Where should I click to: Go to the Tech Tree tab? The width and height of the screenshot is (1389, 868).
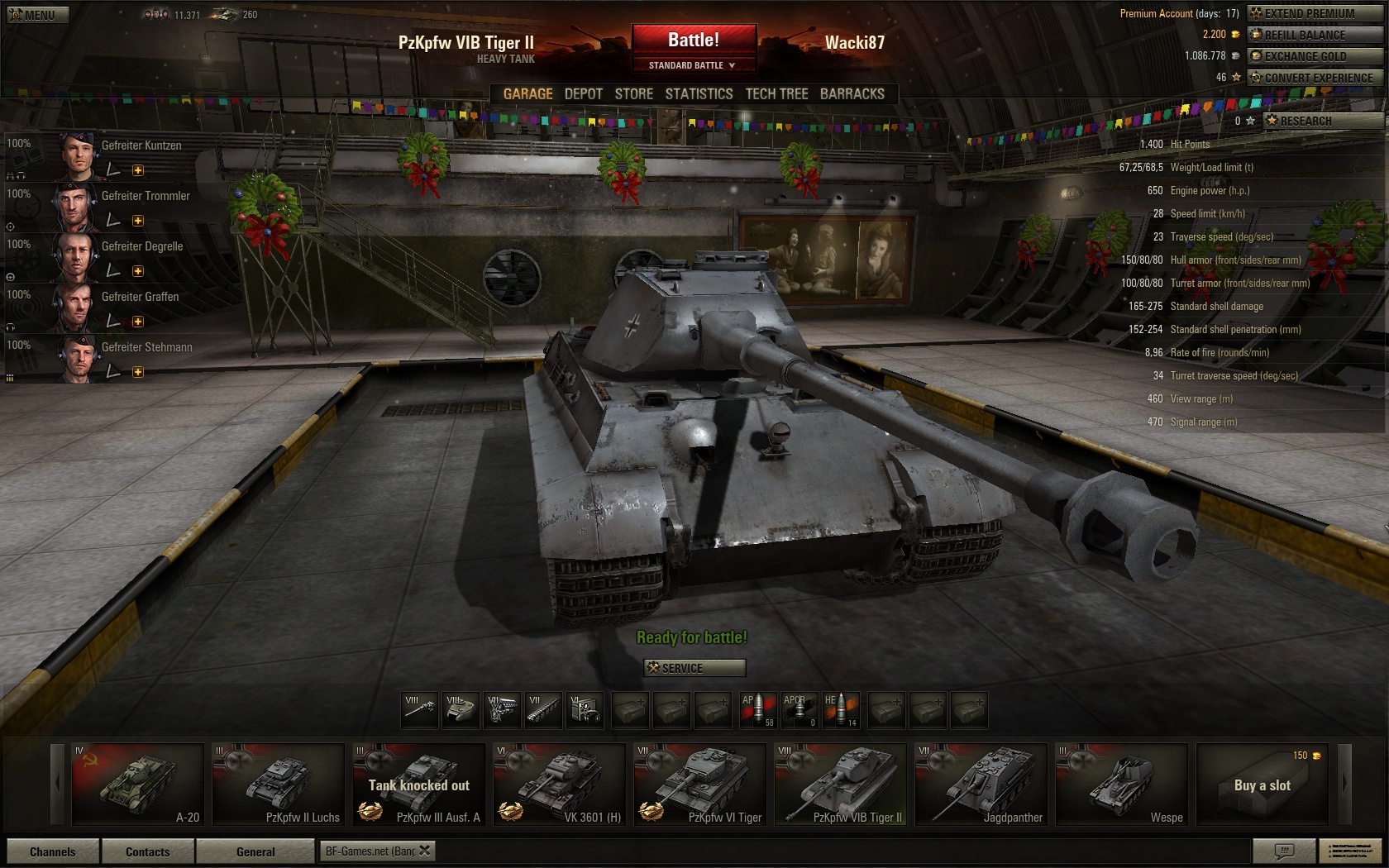tap(776, 94)
